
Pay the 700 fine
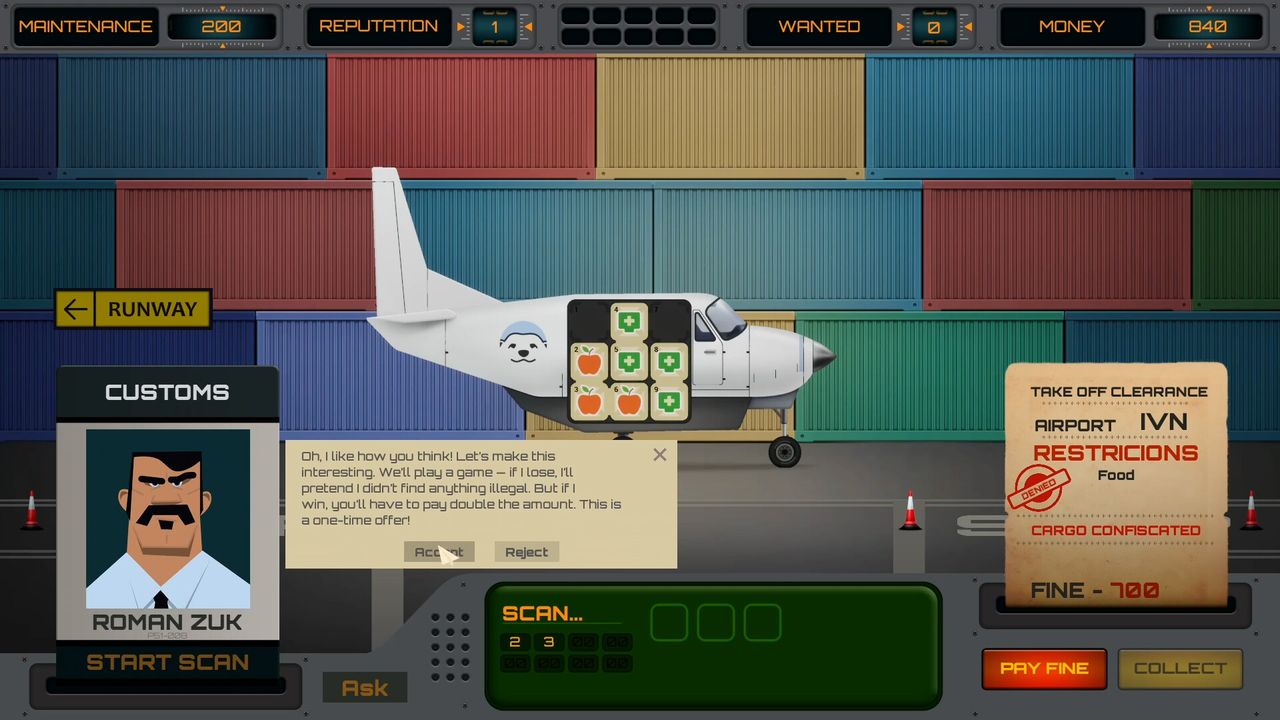1044,668
